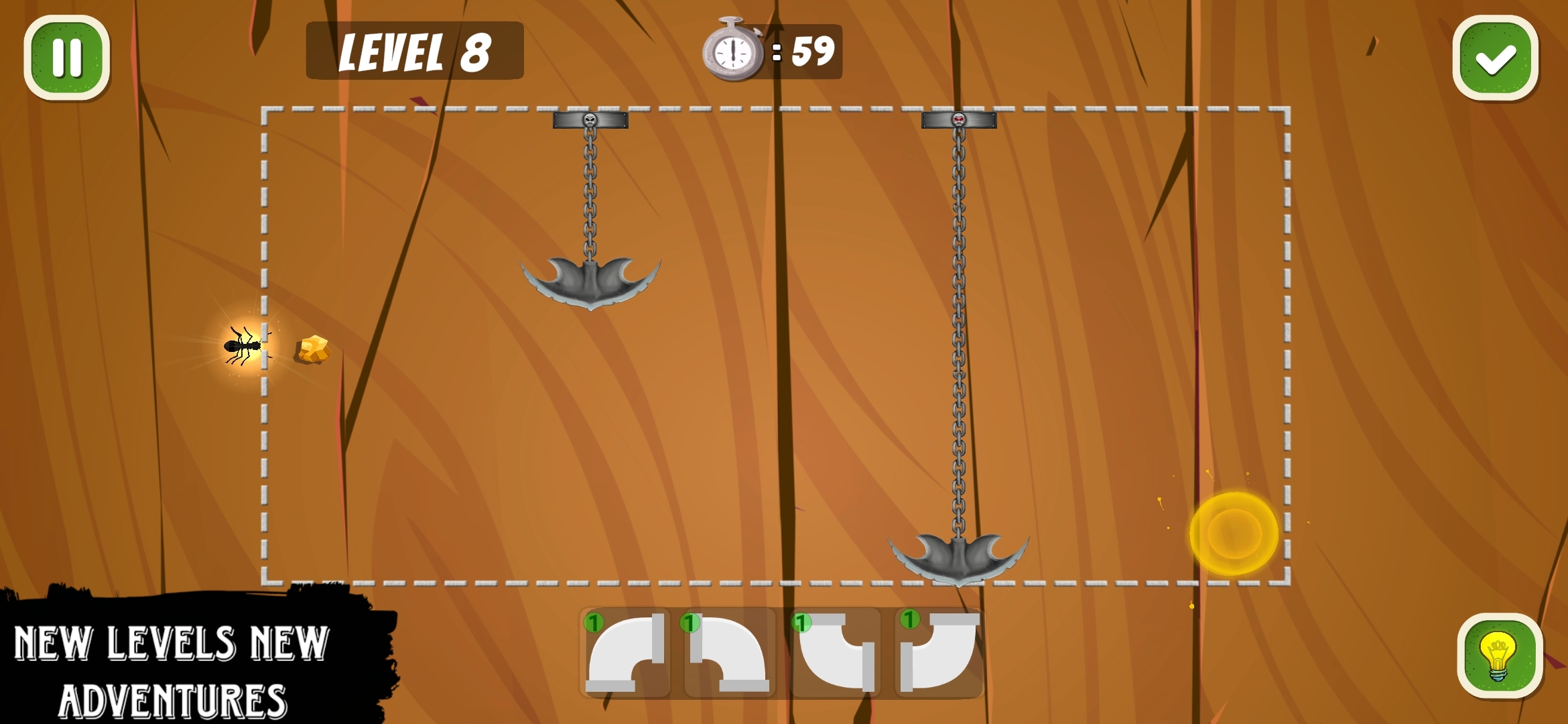Screen dimensions: 1568x724
Task: Click the white skull plate holding left chain
Action: pos(588,121)
